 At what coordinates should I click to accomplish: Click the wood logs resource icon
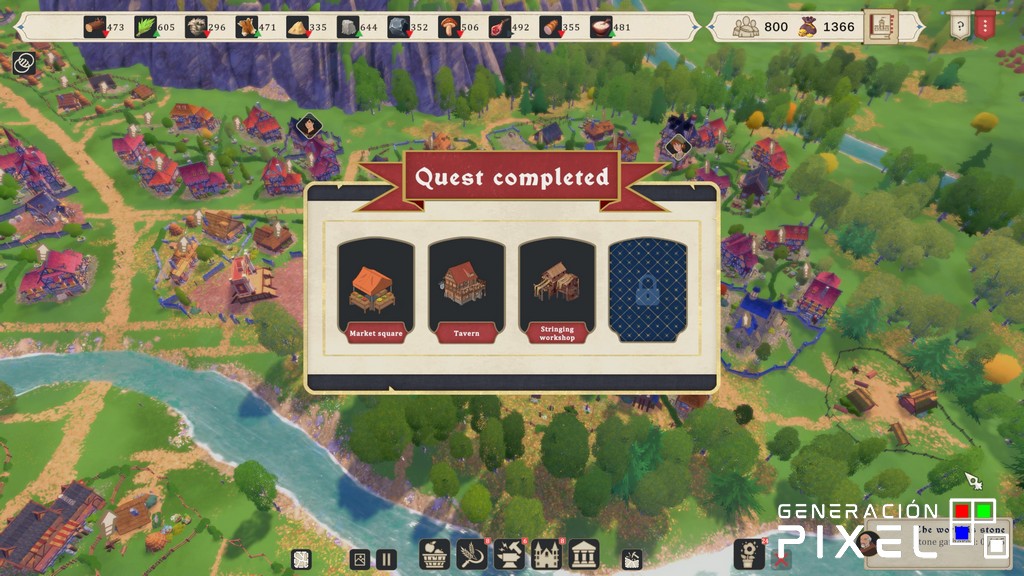[95, 27]
